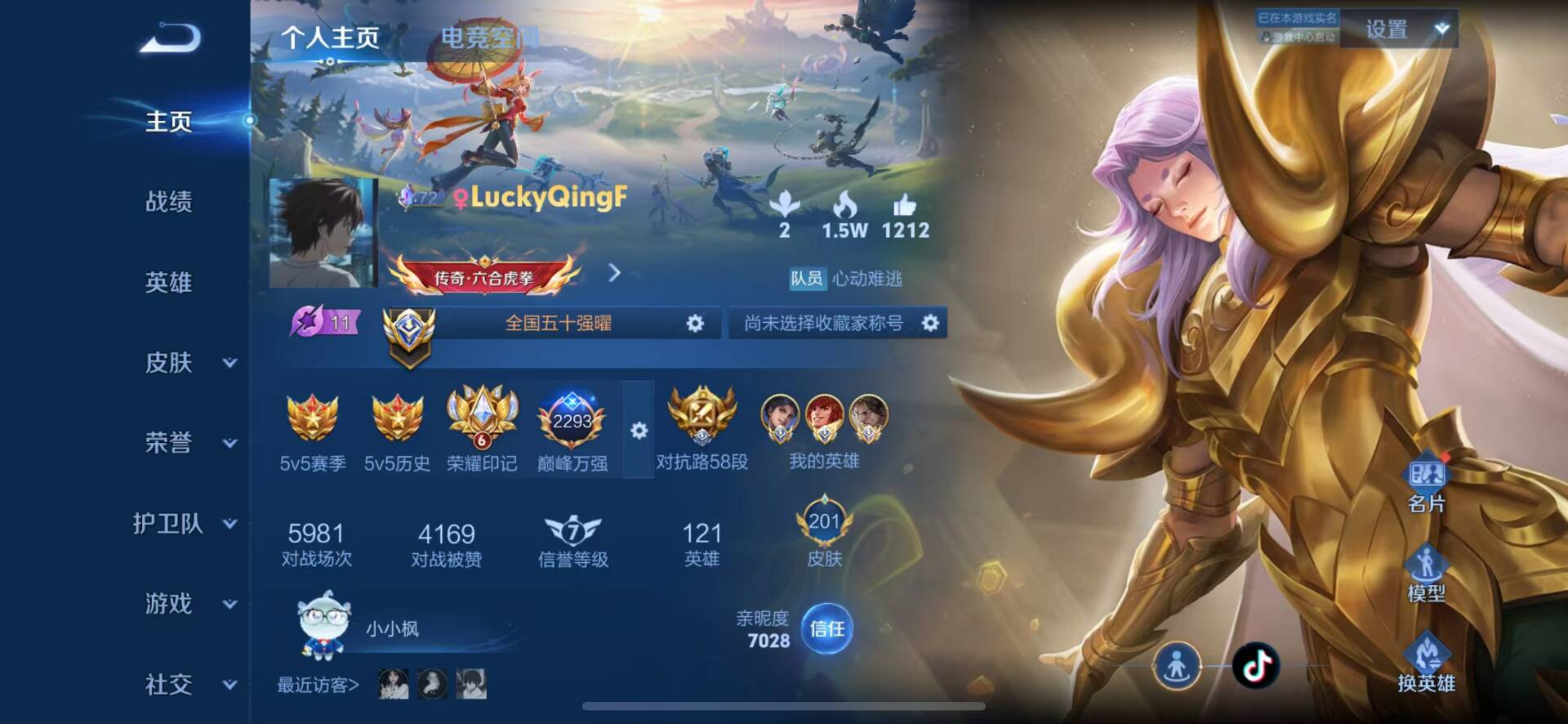The height and width of the screenshot is (724, 1568).
Task: Expand the 皮肤 sidebar section
Action: tap(189, 363)
